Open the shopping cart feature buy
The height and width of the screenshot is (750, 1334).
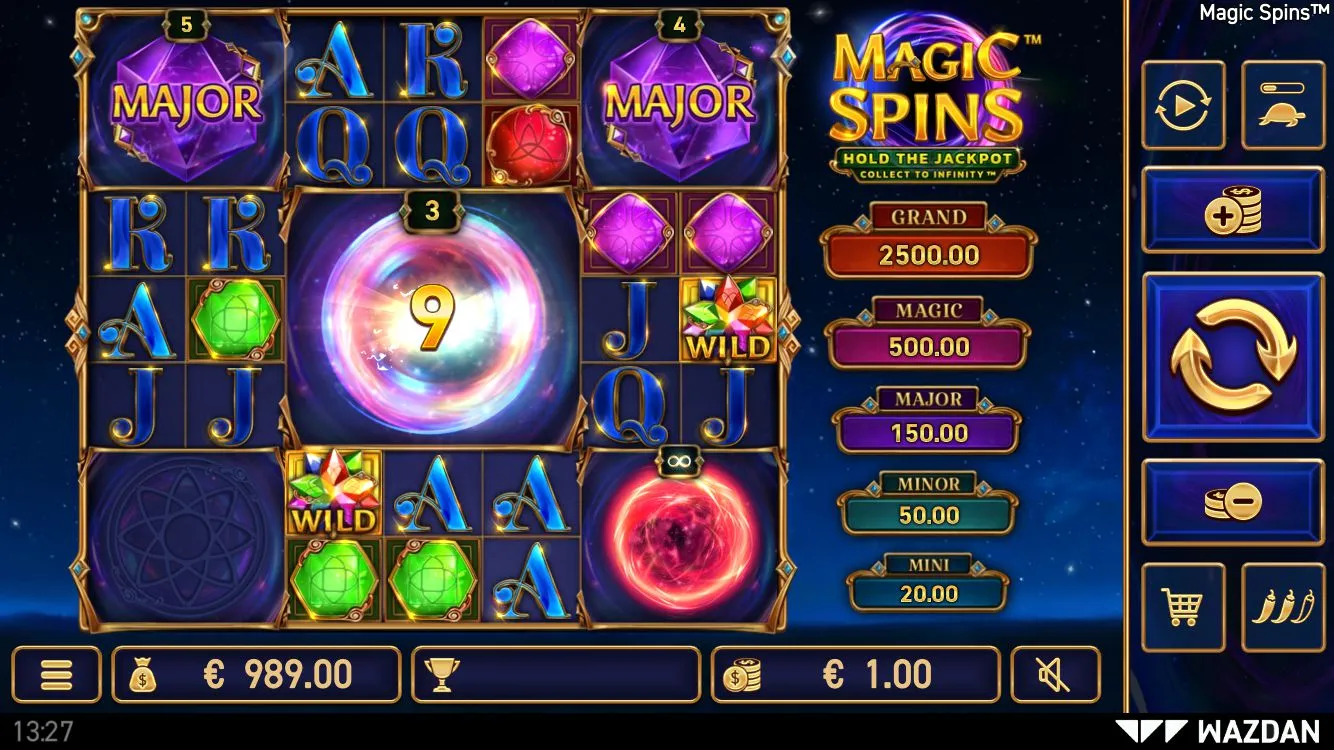coord(1183,606)
